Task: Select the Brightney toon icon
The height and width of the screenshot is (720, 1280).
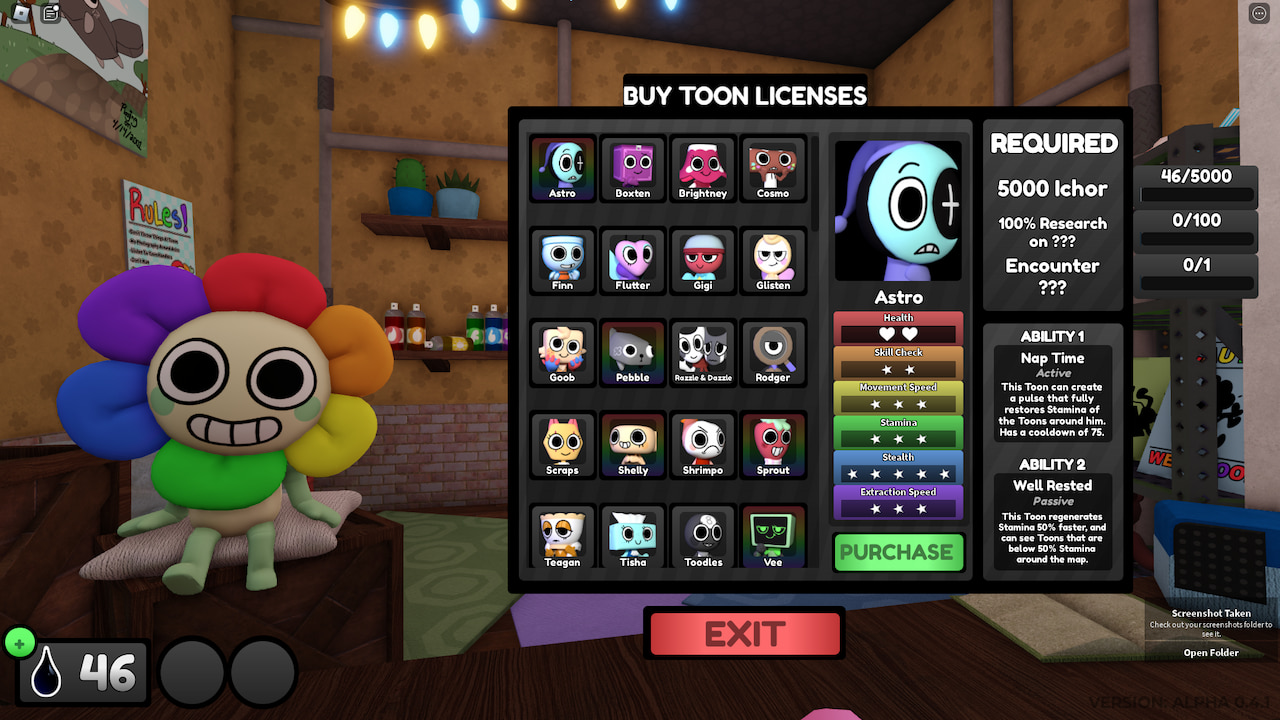Action: point(703,168)
